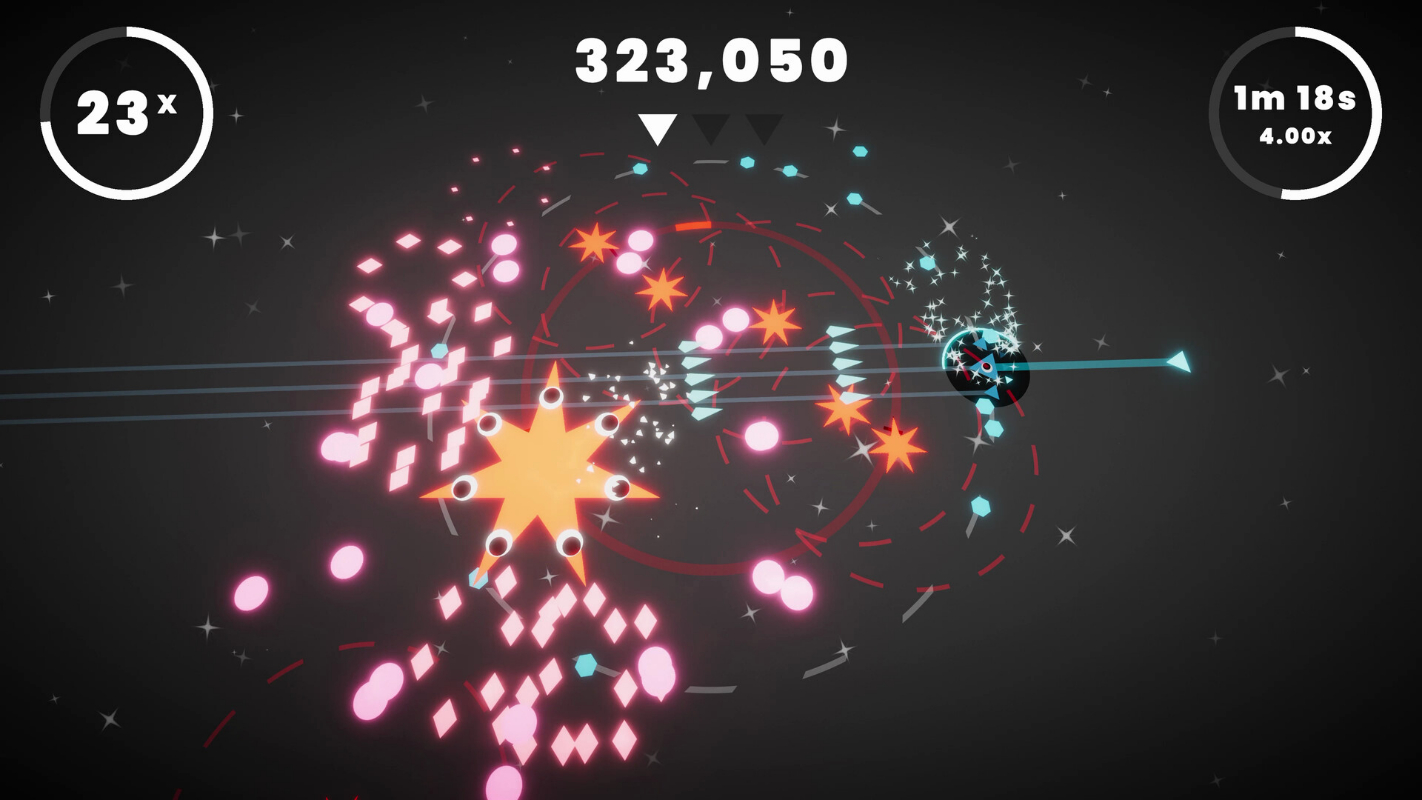Select the 23x multiplier badge

tap(127, 113)
